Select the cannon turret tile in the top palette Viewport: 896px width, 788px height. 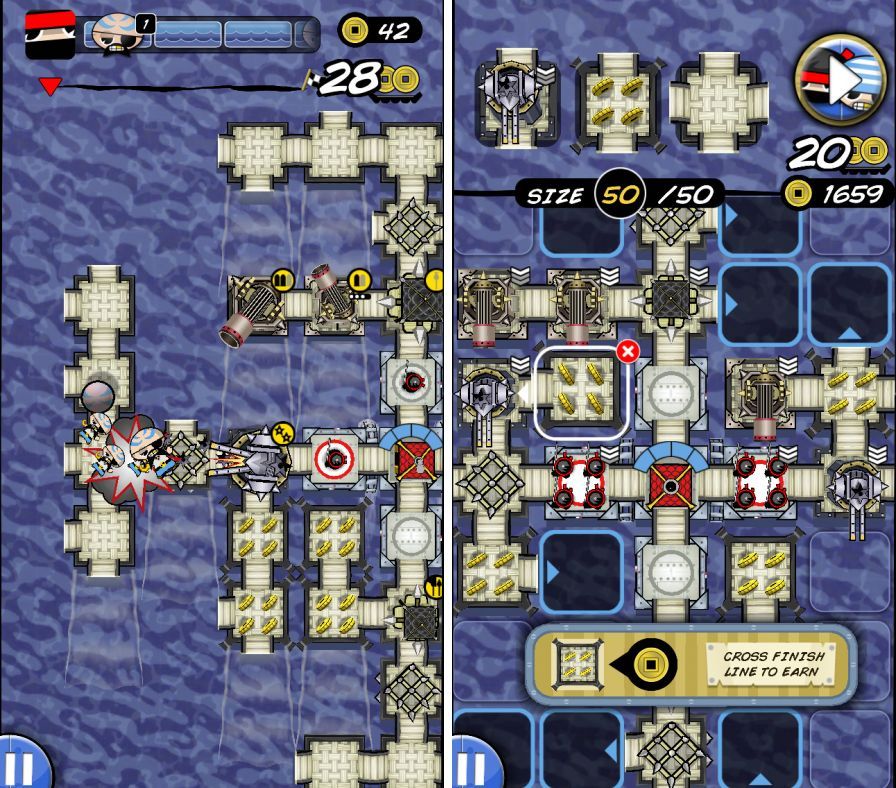coord(517,99)
